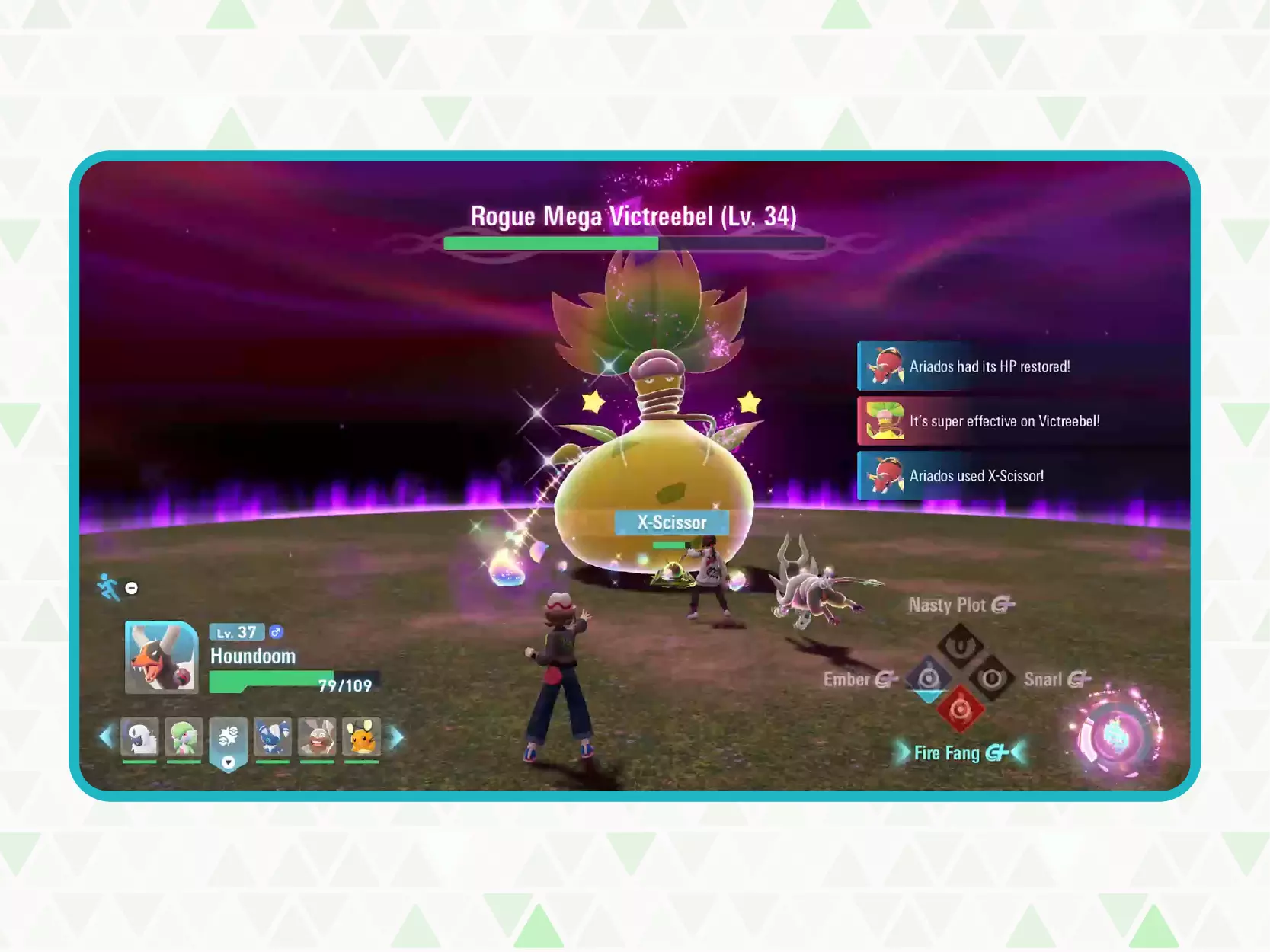Trigger the glowing Mega Evolution orb
This screenshot has height=952, width=1270.
coord(1116,736)
